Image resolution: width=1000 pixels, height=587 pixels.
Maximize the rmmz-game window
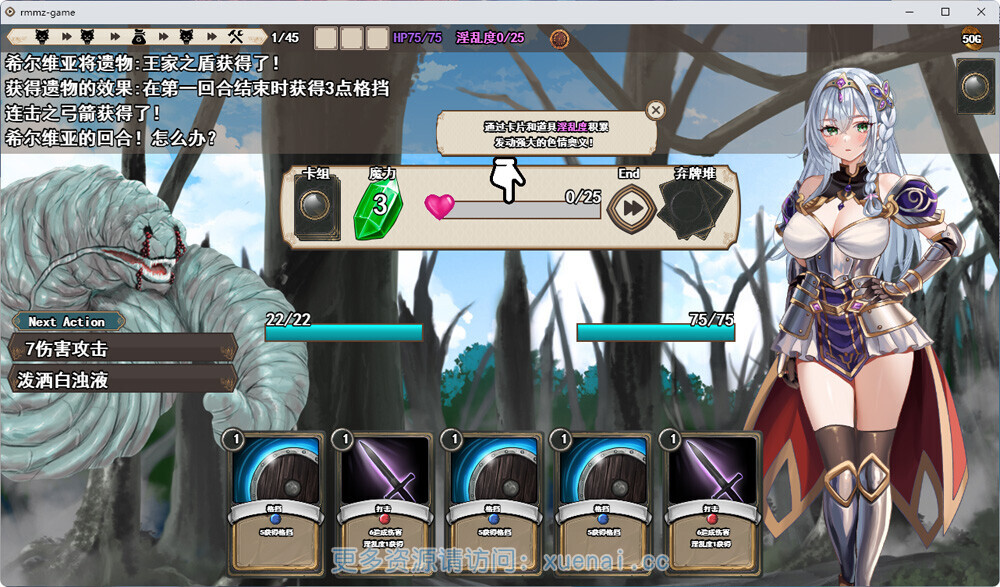(946, 12)
